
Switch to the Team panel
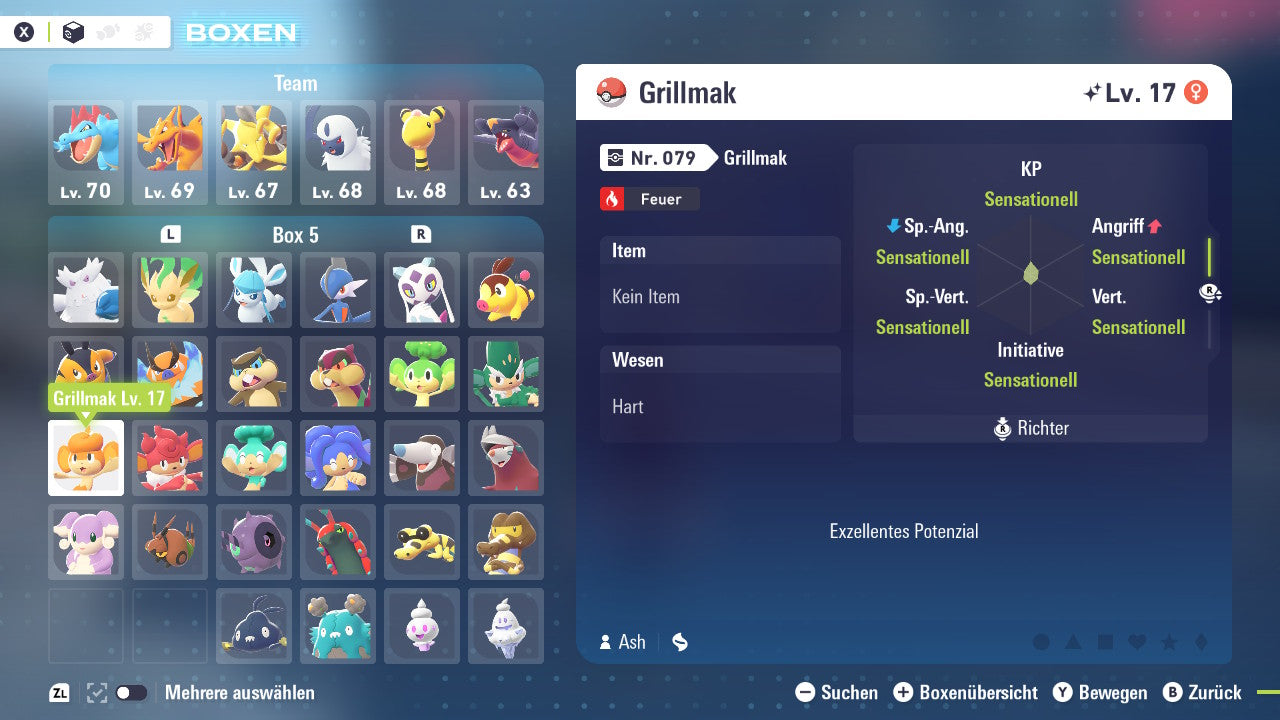(x=296, y=83)
